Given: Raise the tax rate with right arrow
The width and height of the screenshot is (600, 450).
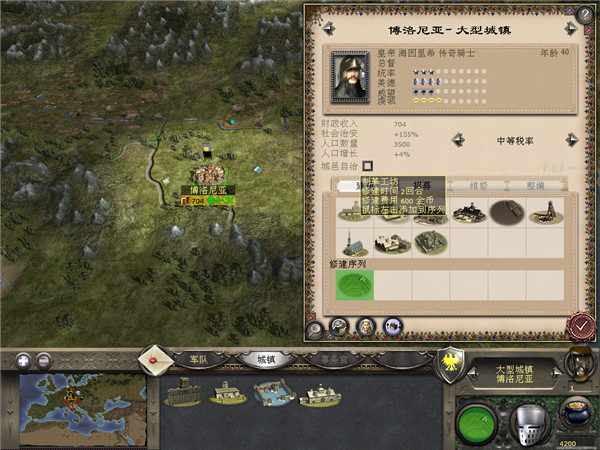Looking at the screenshot, I should pyautogui.click(x=572, y=140).
